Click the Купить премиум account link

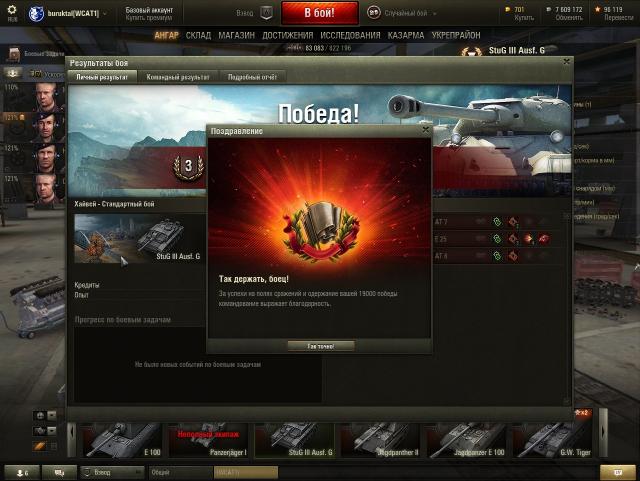pyautogui.click(x=147, y=18)
